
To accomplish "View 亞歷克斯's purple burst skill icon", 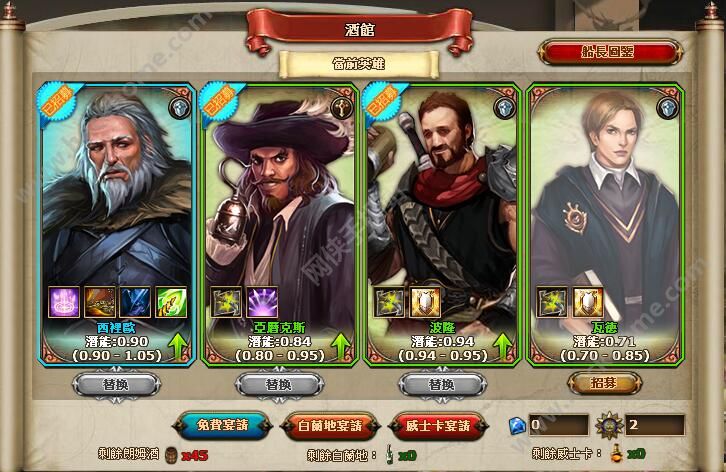I will pyautogui.click(x=263, y=303).
